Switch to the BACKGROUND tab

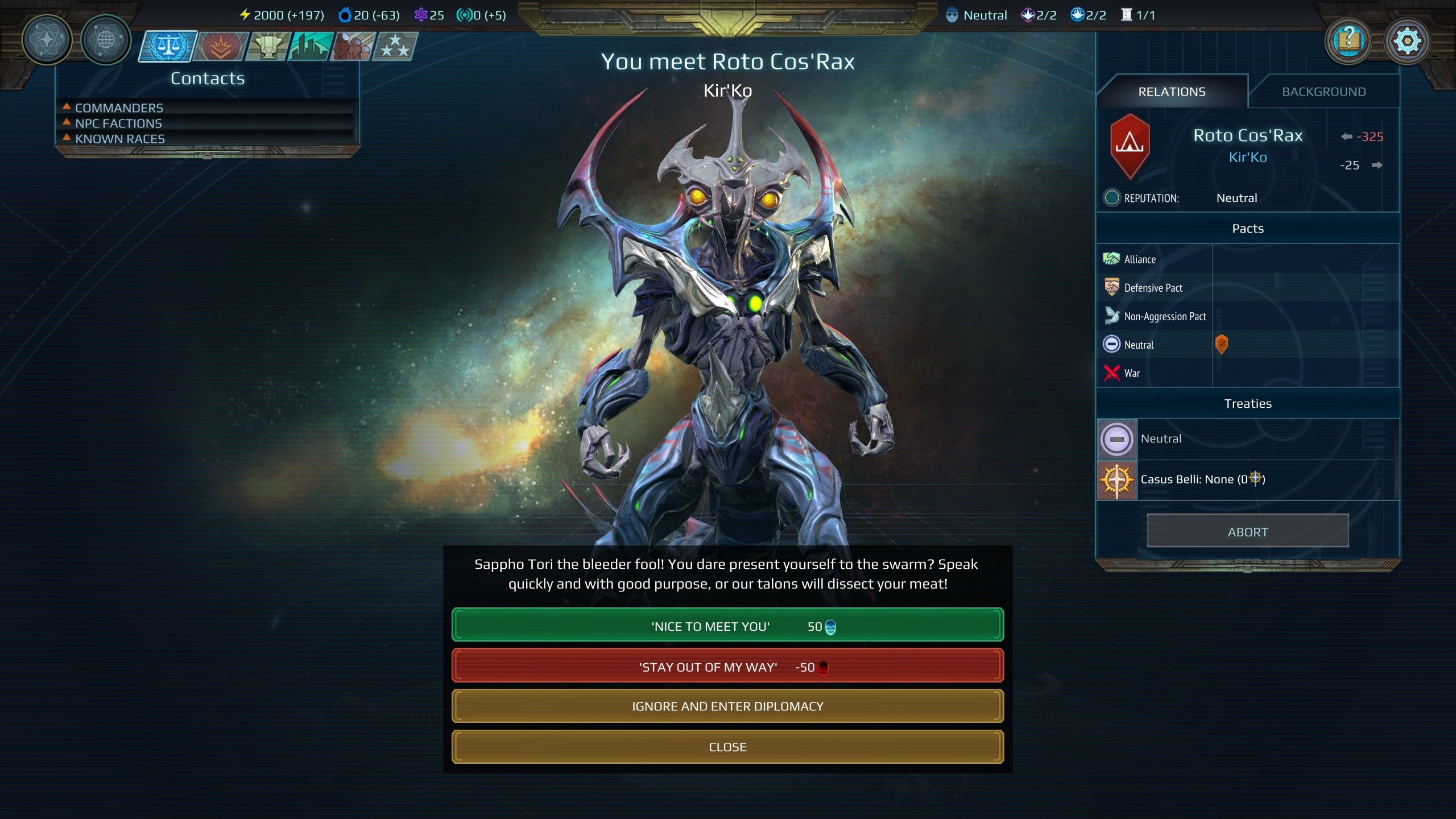click(1325, 91)
